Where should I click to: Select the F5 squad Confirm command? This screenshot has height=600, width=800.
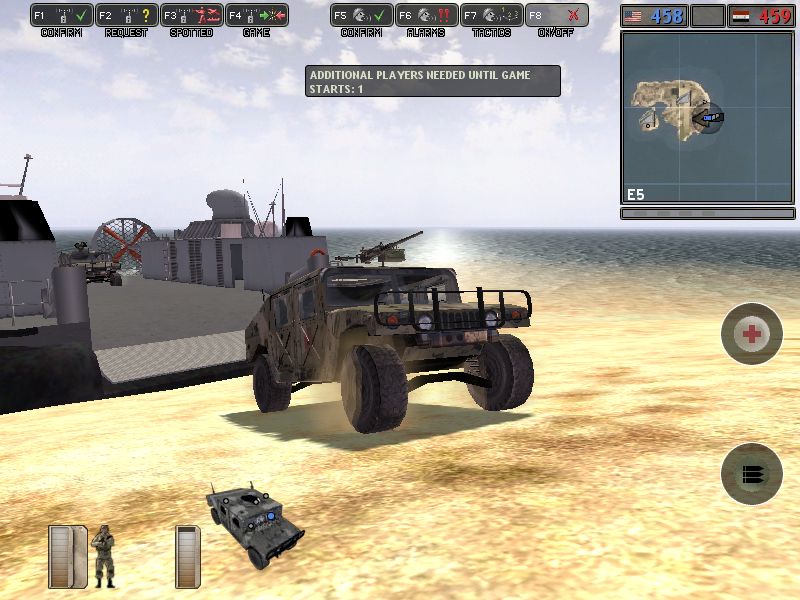(361, 16)
